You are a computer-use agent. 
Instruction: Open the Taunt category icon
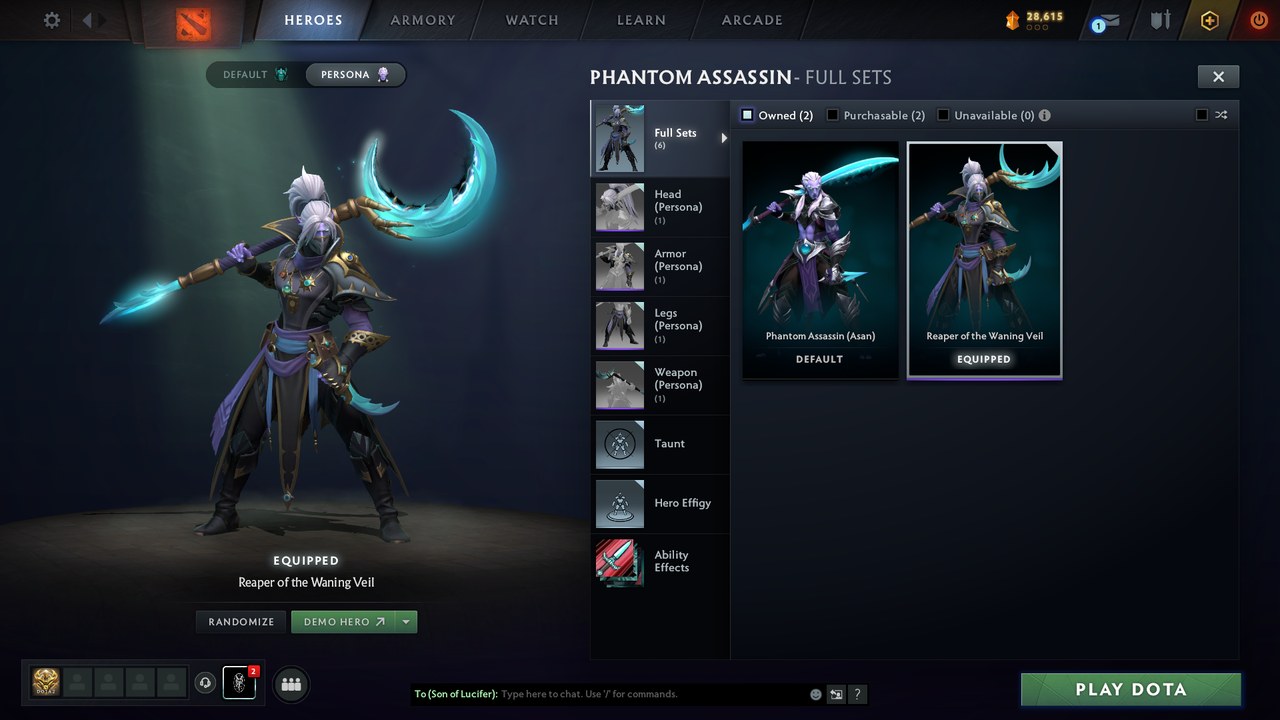coord(619,444)
